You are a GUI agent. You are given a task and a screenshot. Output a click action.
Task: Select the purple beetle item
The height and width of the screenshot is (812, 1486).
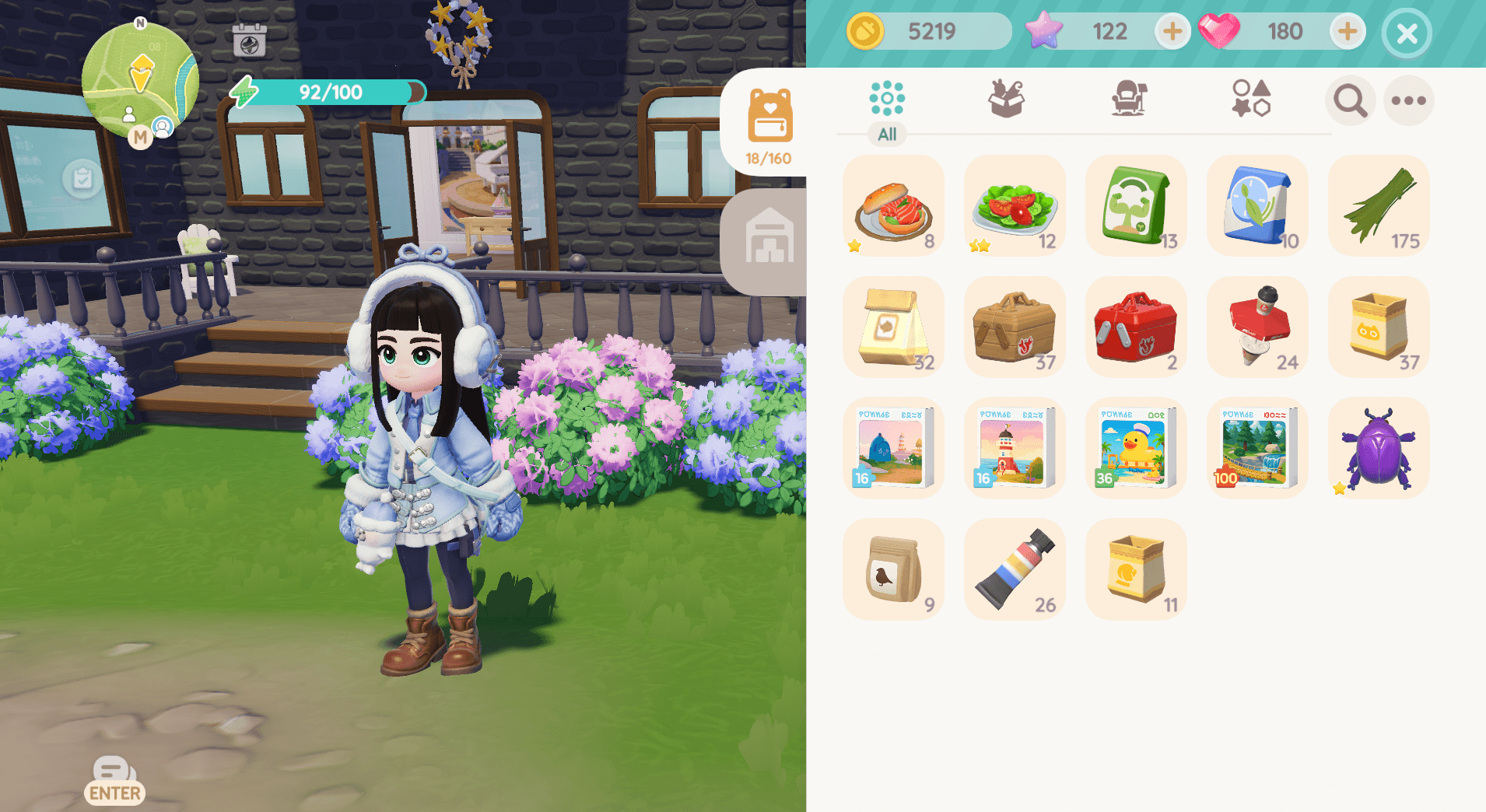click(x=1378, y=447)
